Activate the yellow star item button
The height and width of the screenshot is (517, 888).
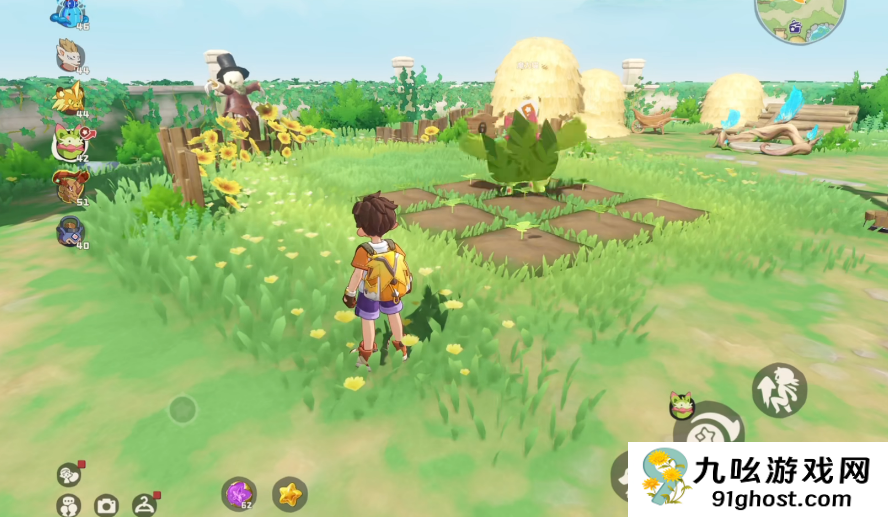pos(290,493)
